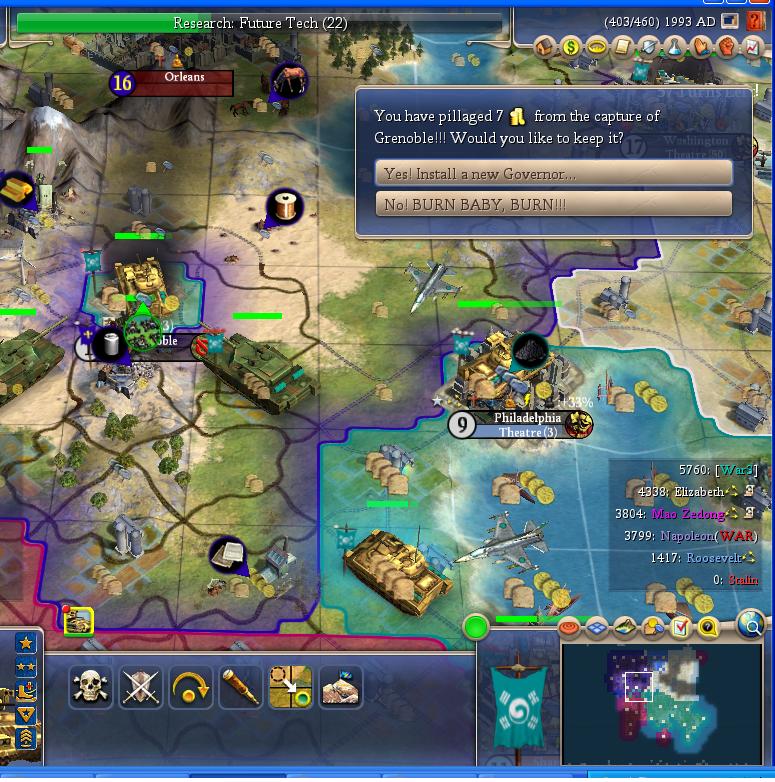The height and width of the screenshot is (782, 775).
Task: Open the globe view magnifier button
Action: [x=750, y=625]
